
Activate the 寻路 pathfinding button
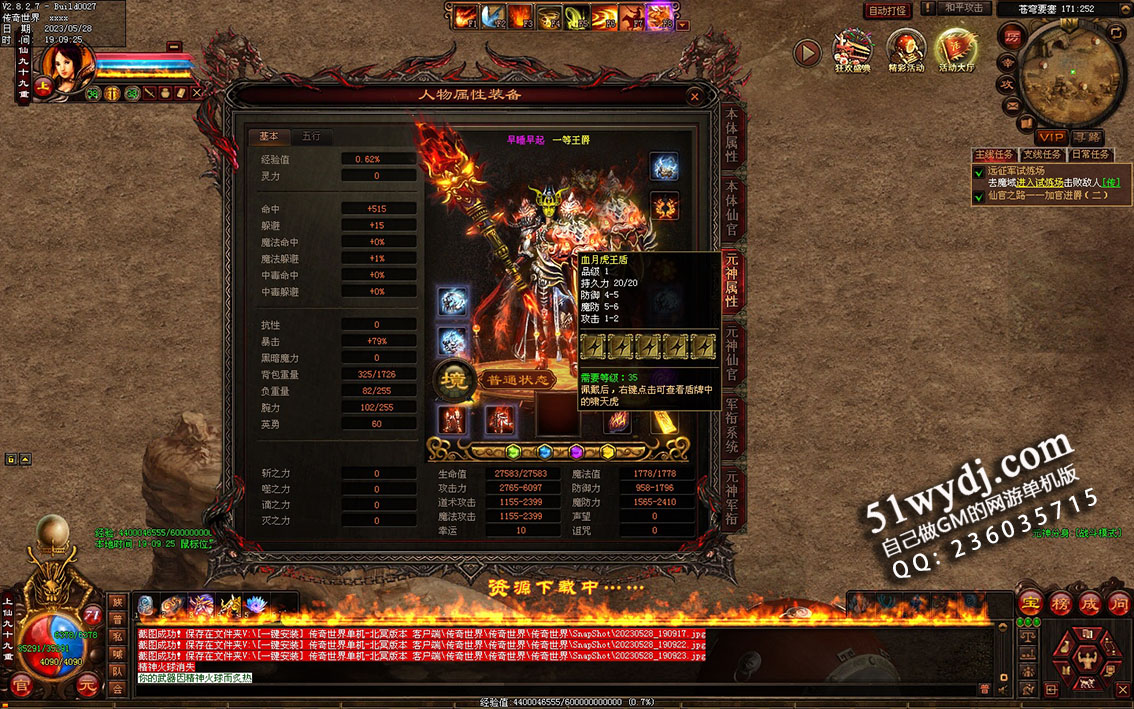[x=1087, y=136]
